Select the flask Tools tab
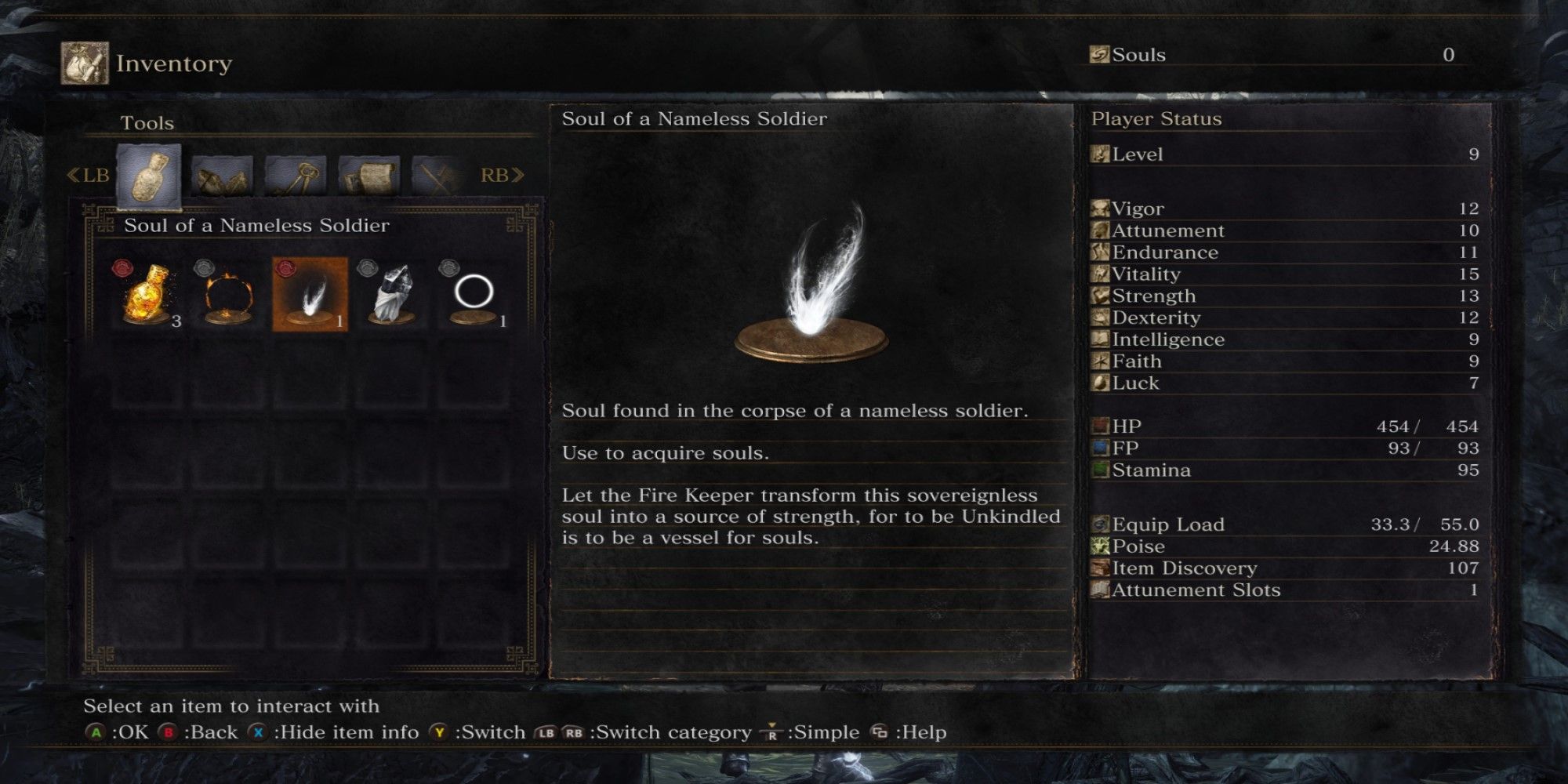Screen dimensions: 1568x784 [x=149, y=174]
